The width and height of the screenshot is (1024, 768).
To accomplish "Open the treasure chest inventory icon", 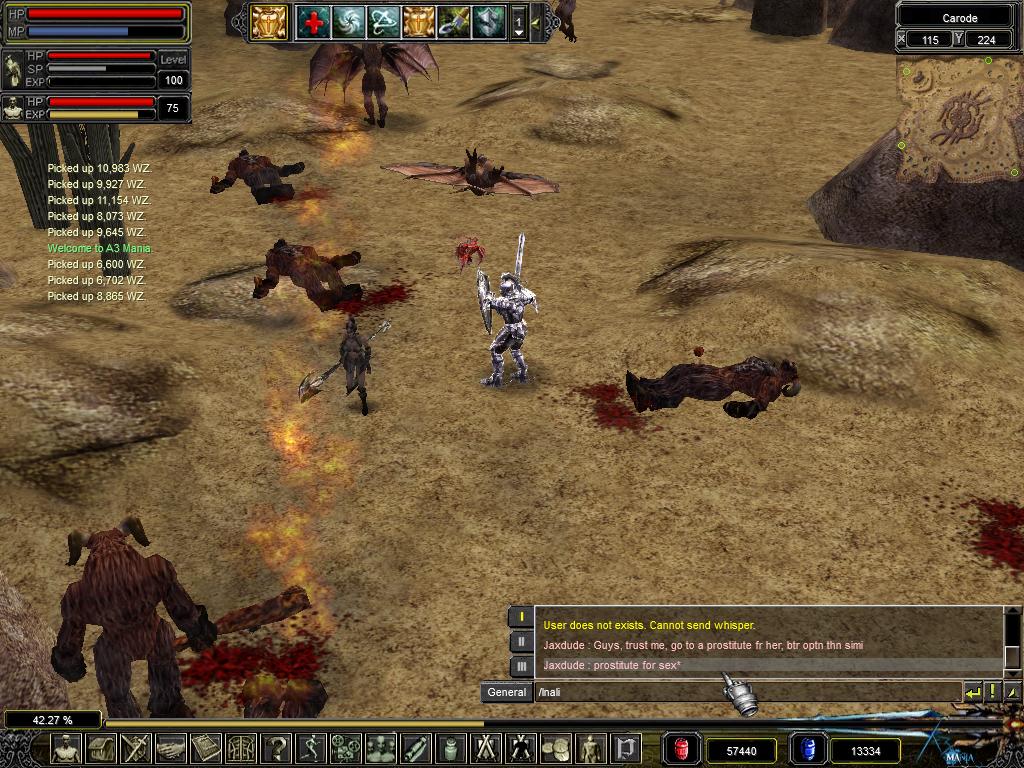I will (101, 747).
